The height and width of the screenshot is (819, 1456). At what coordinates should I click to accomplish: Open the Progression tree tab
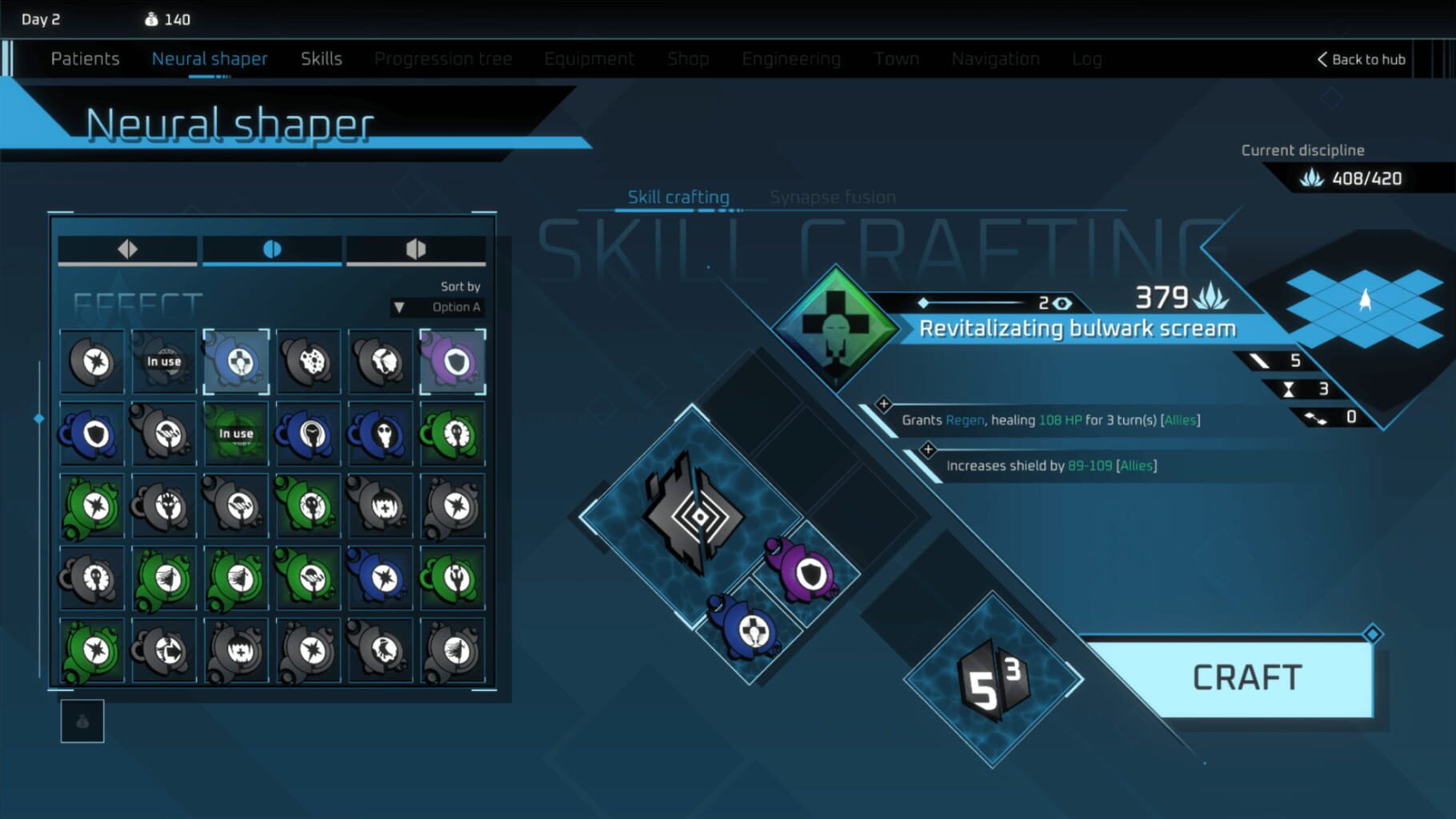tap(443, 58)
